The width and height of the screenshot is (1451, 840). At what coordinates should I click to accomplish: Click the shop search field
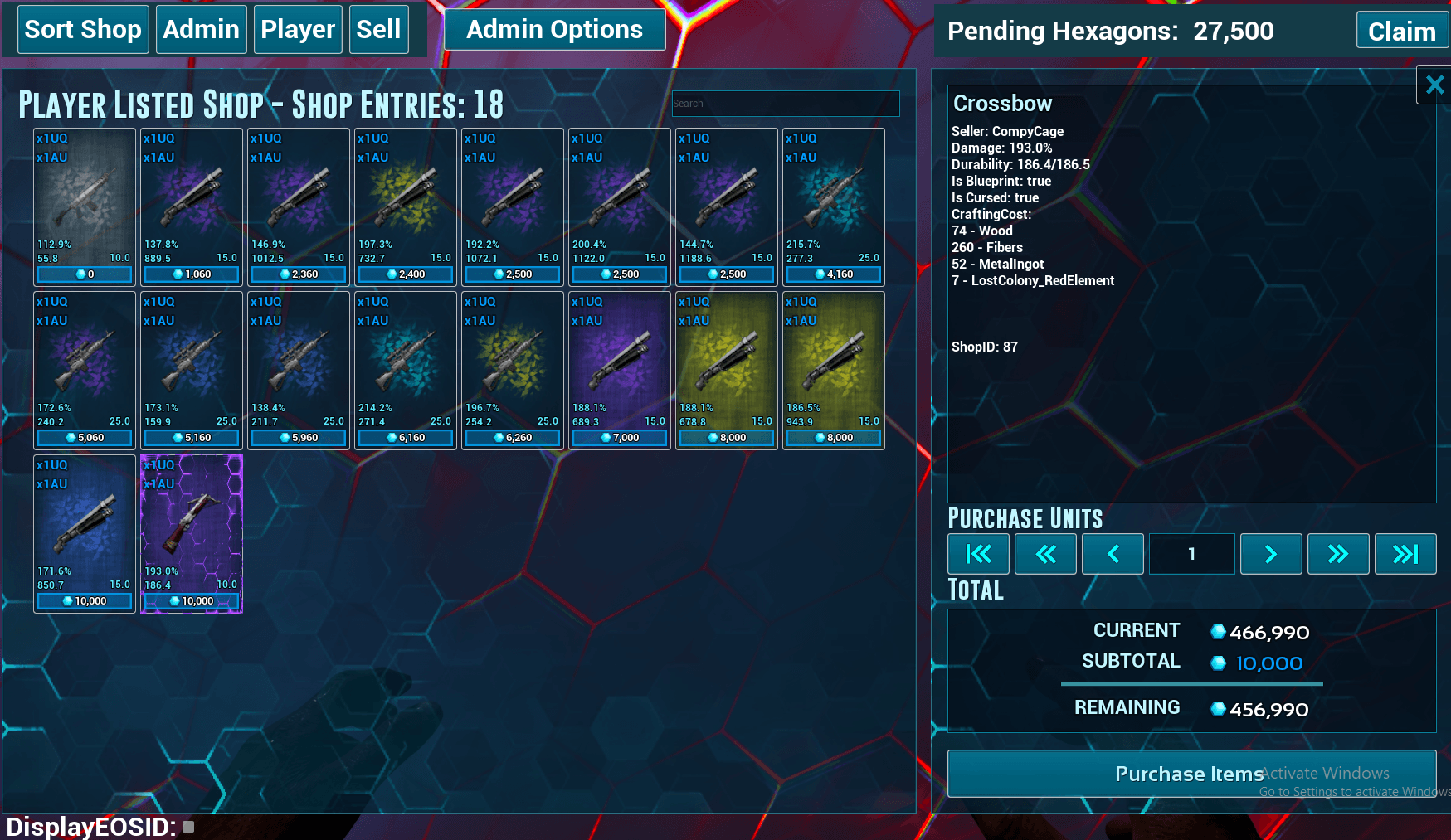click(x=785, y=104)
